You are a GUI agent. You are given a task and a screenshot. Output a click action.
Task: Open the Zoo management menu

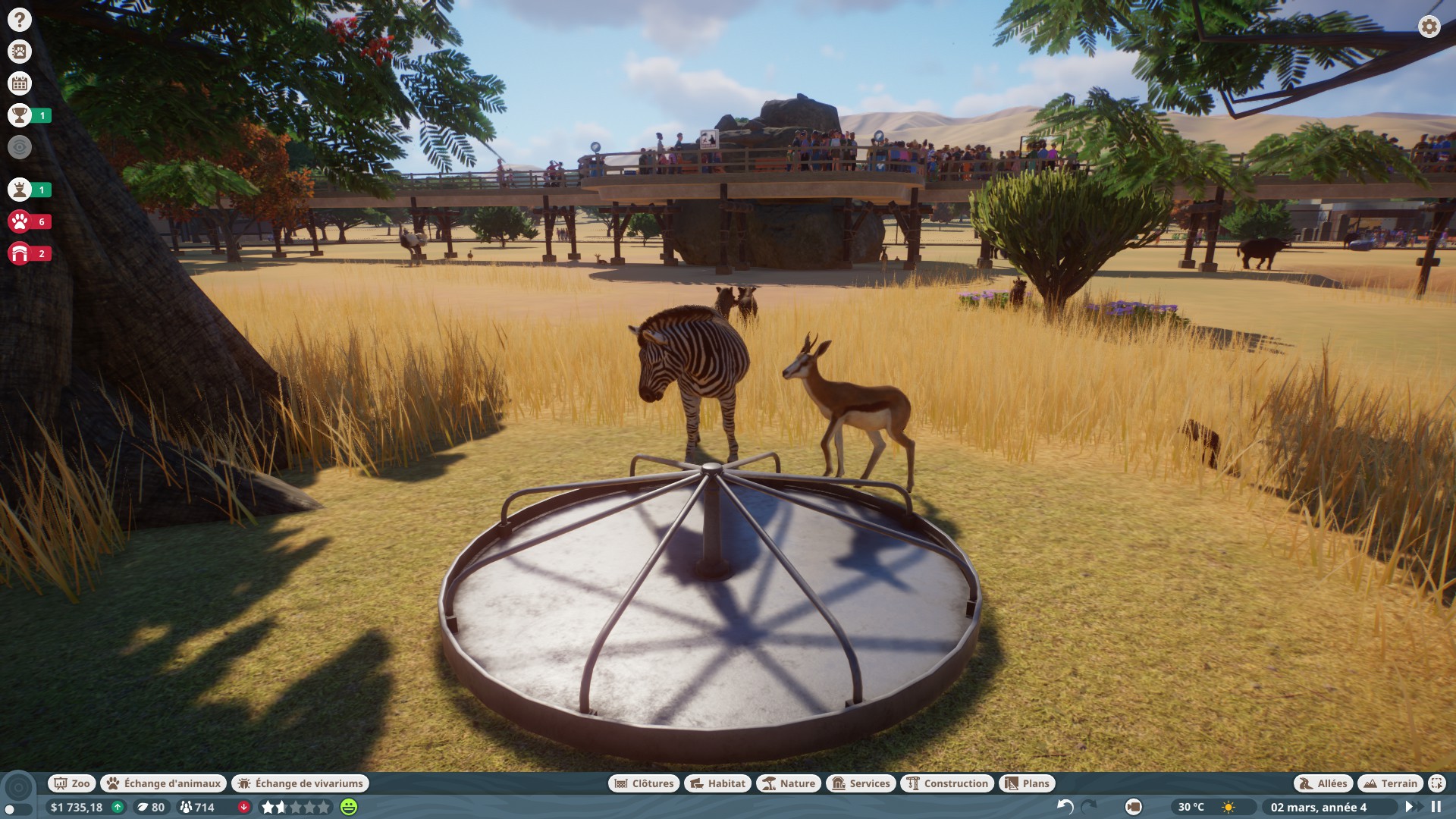pyautogui.click(x=71, y=783)
